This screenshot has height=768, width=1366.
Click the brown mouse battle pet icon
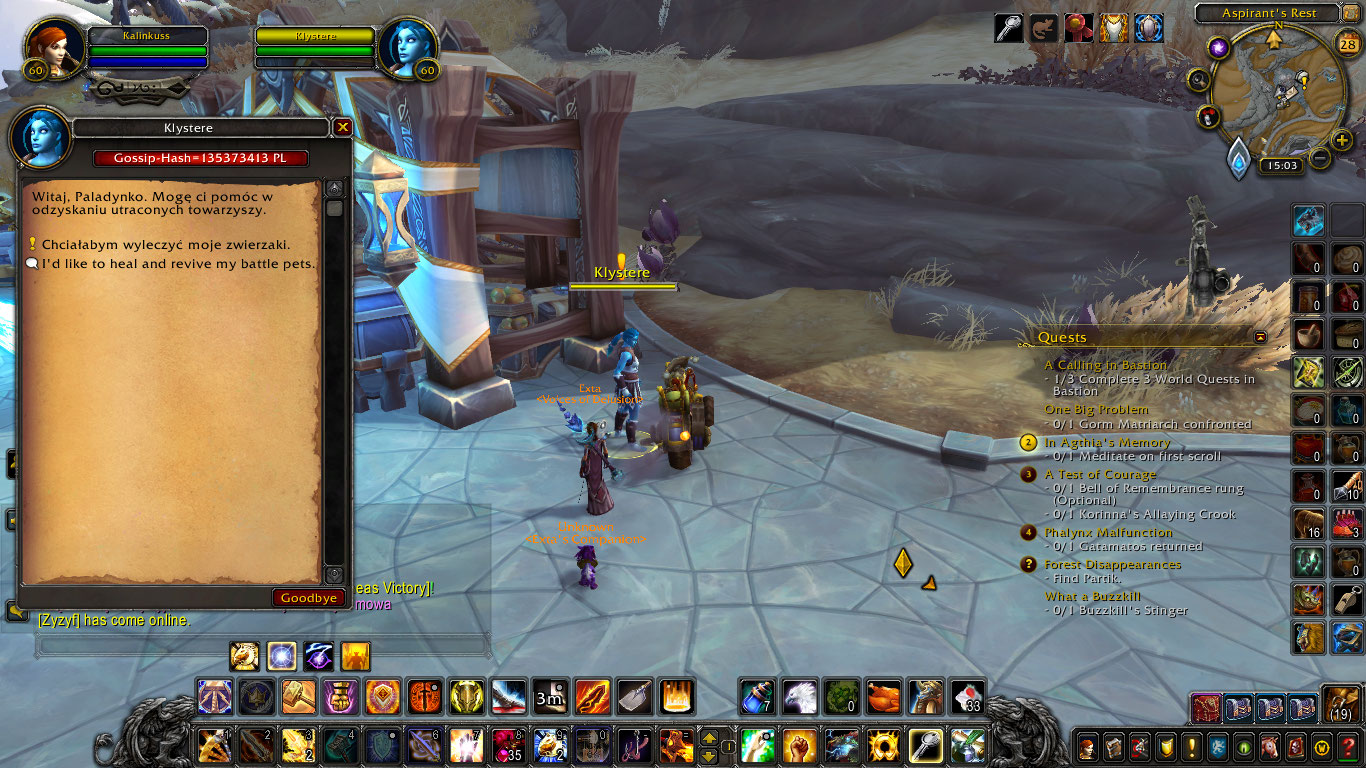1044,28
